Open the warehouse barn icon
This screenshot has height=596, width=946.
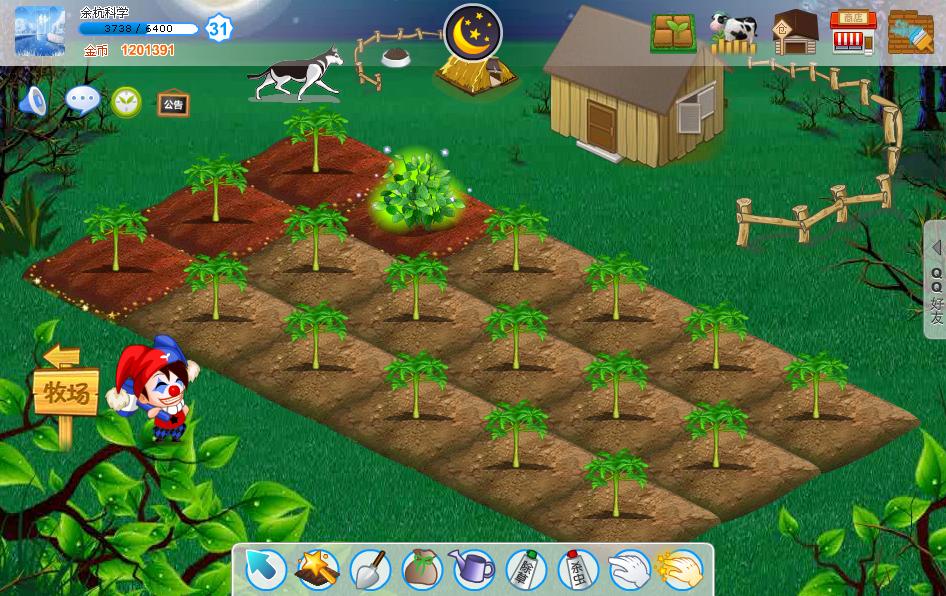coord(795,33)
